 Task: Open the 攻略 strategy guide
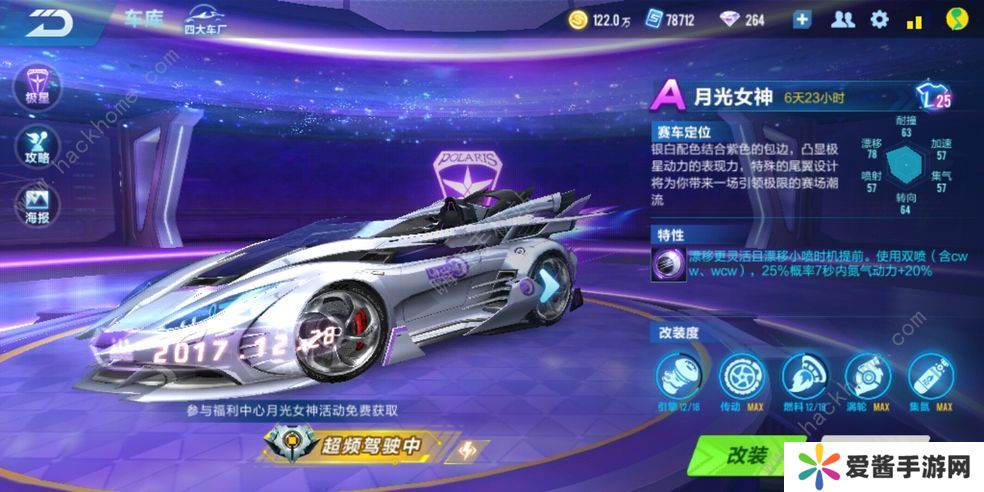(x=37, y=147)
